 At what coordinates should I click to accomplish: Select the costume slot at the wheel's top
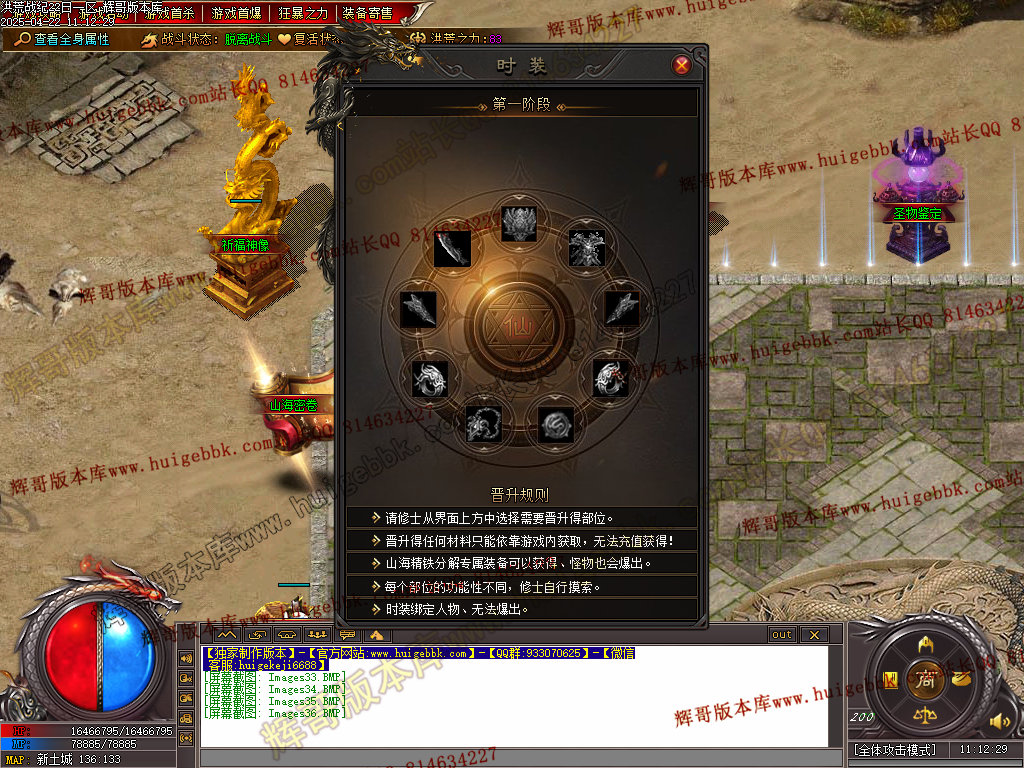[x=520, y=222]
